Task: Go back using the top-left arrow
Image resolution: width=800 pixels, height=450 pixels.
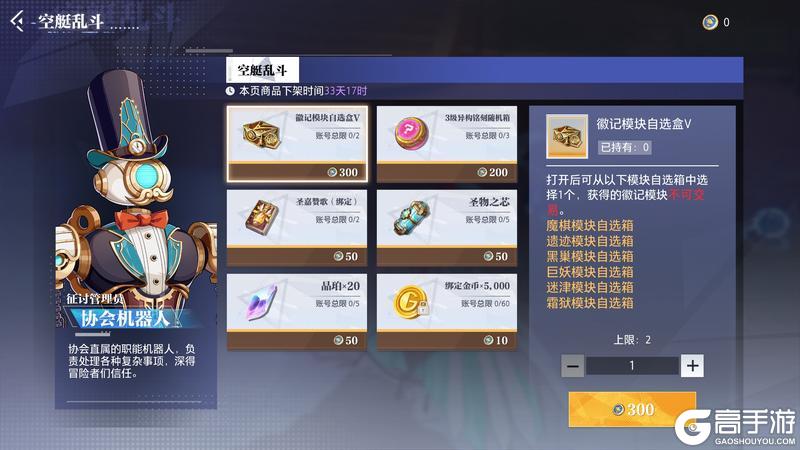Action: (17, 22)
